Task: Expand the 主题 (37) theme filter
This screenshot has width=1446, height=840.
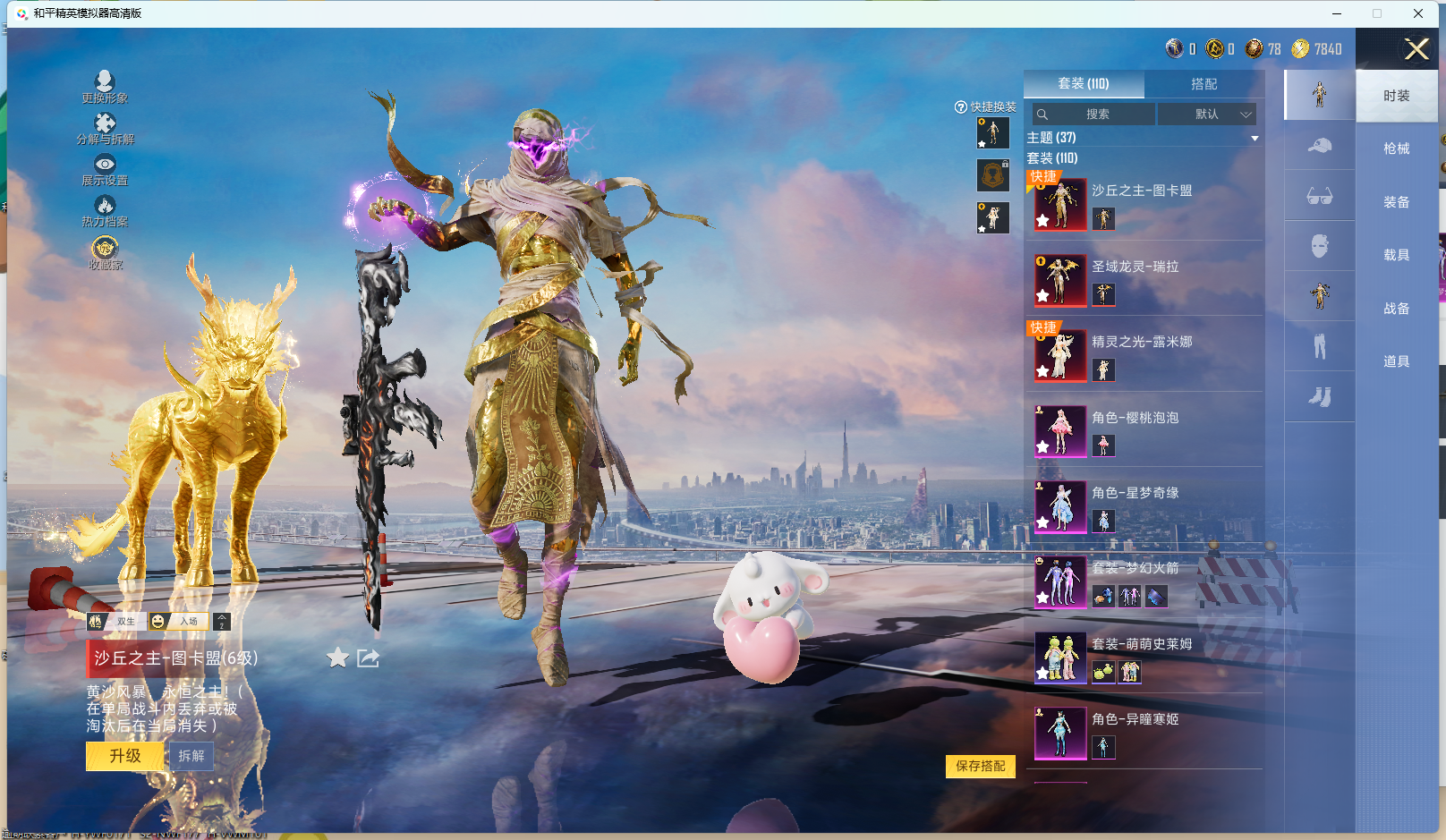Action: coord(1143,138)
